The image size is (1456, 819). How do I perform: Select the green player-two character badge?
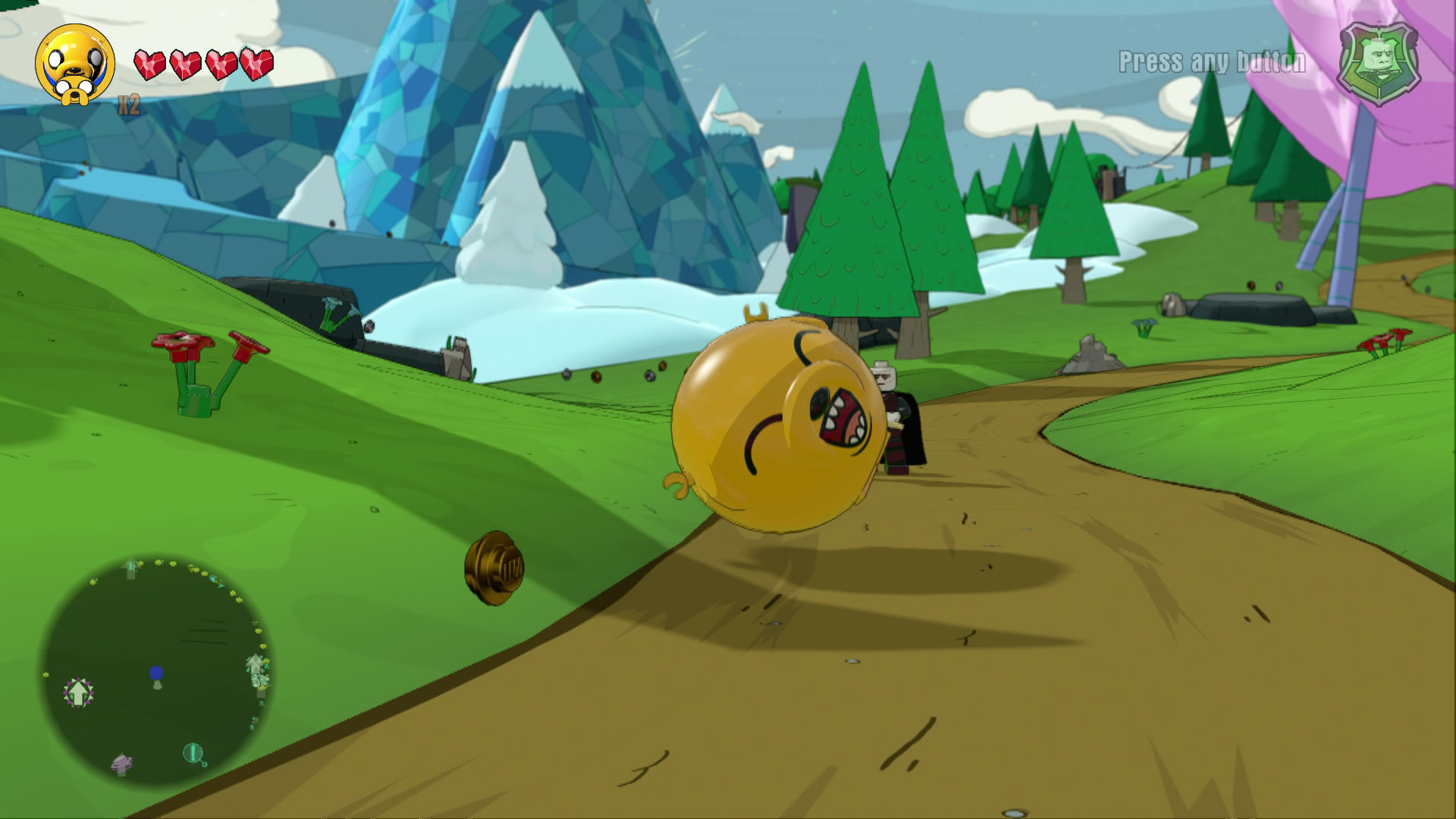[1379, 64]
